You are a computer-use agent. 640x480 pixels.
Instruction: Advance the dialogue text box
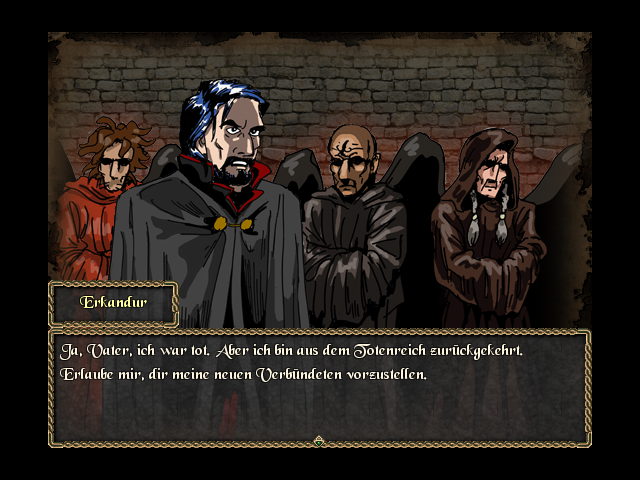pos(319,386)
